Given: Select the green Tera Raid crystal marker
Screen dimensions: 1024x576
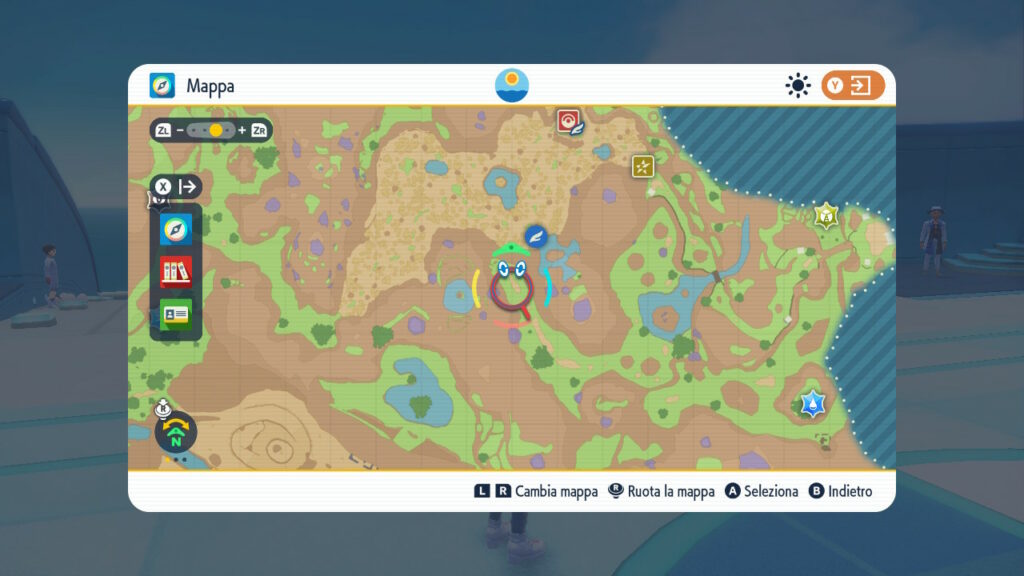Looking at the screenshot, I should point(826,215).
